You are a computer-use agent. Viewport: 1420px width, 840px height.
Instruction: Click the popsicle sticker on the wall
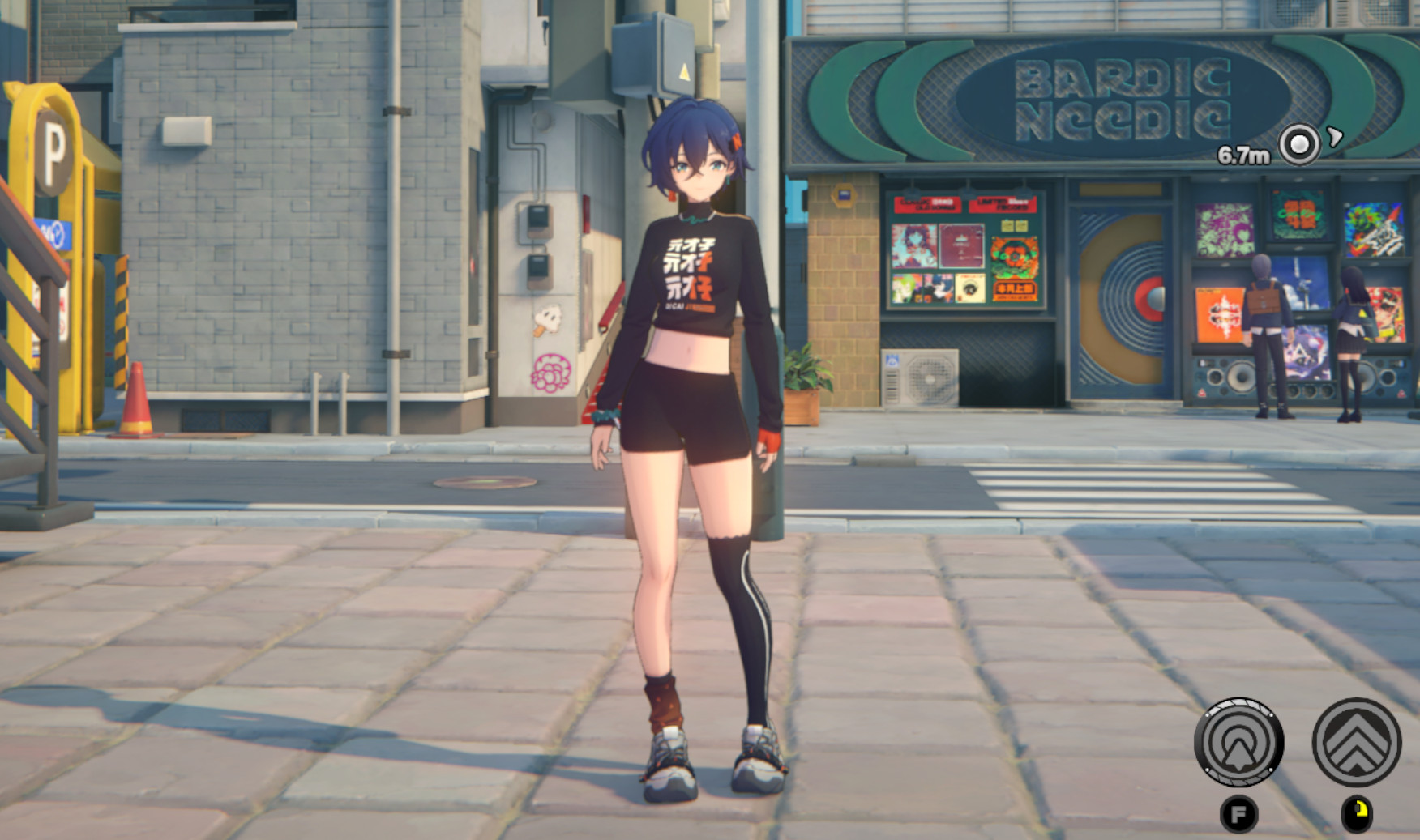548,319
